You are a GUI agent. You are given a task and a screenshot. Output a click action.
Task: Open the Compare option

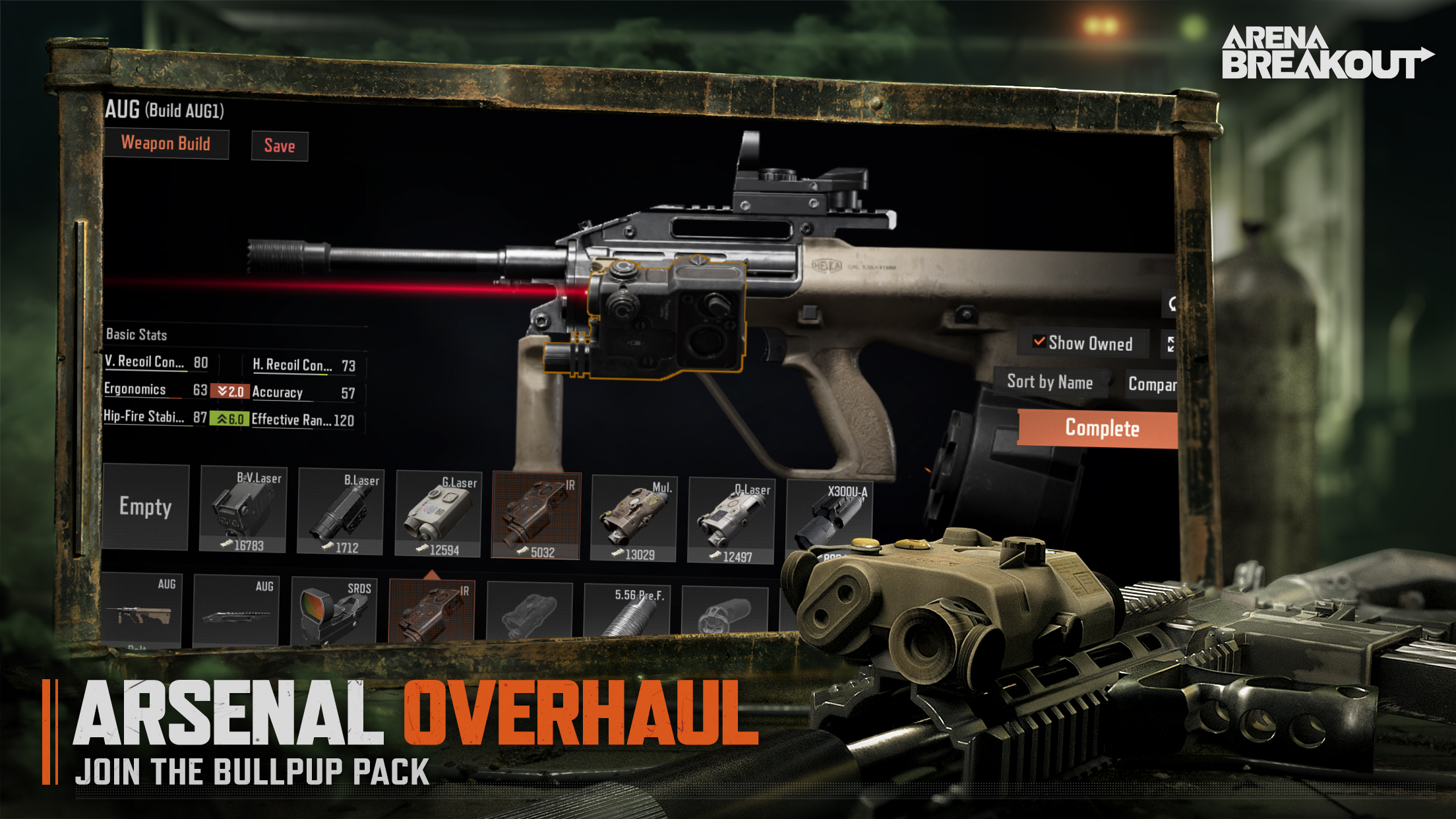(1151, 384)
